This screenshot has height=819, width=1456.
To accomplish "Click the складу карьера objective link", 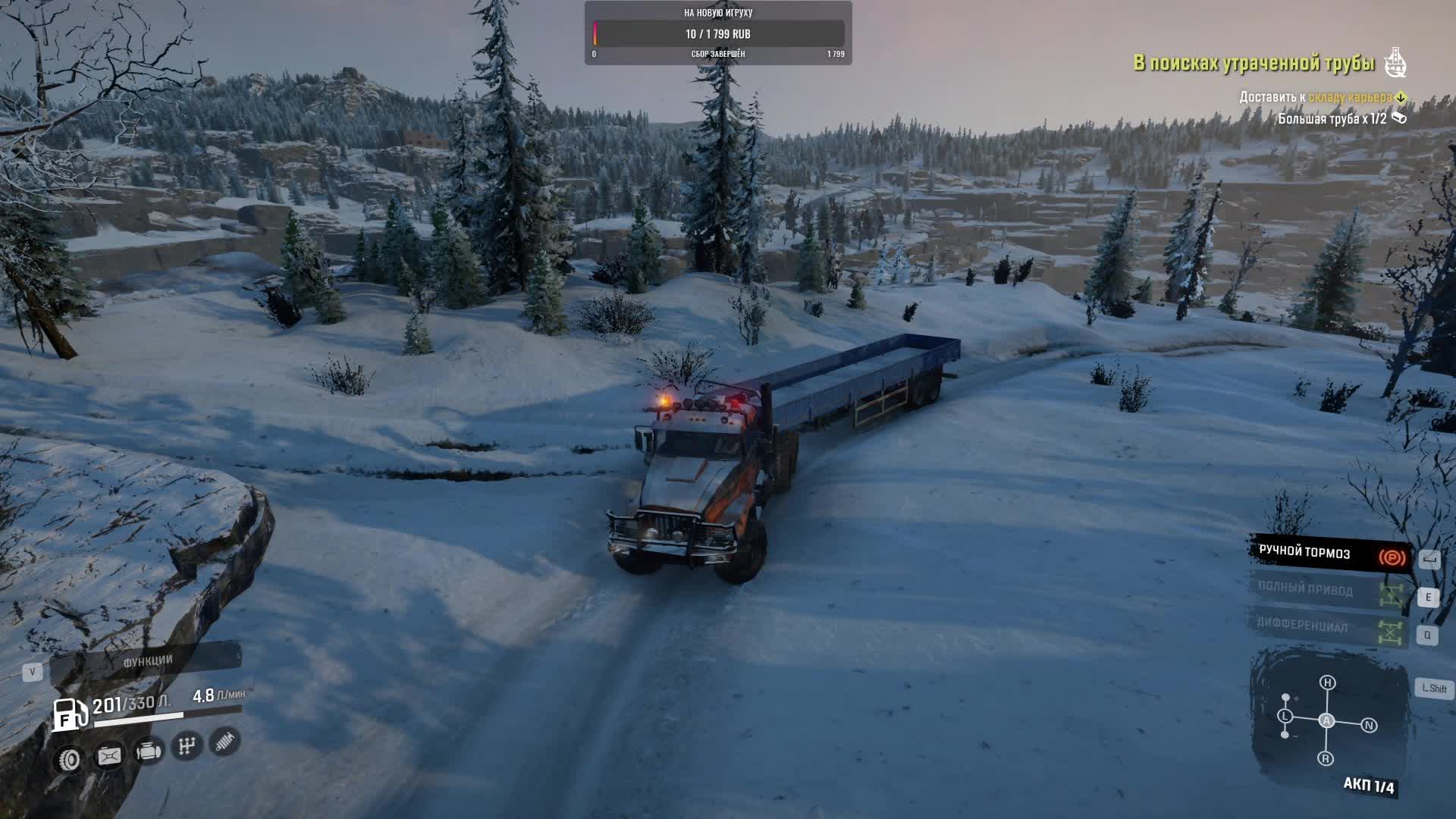I will [1350, 97].
